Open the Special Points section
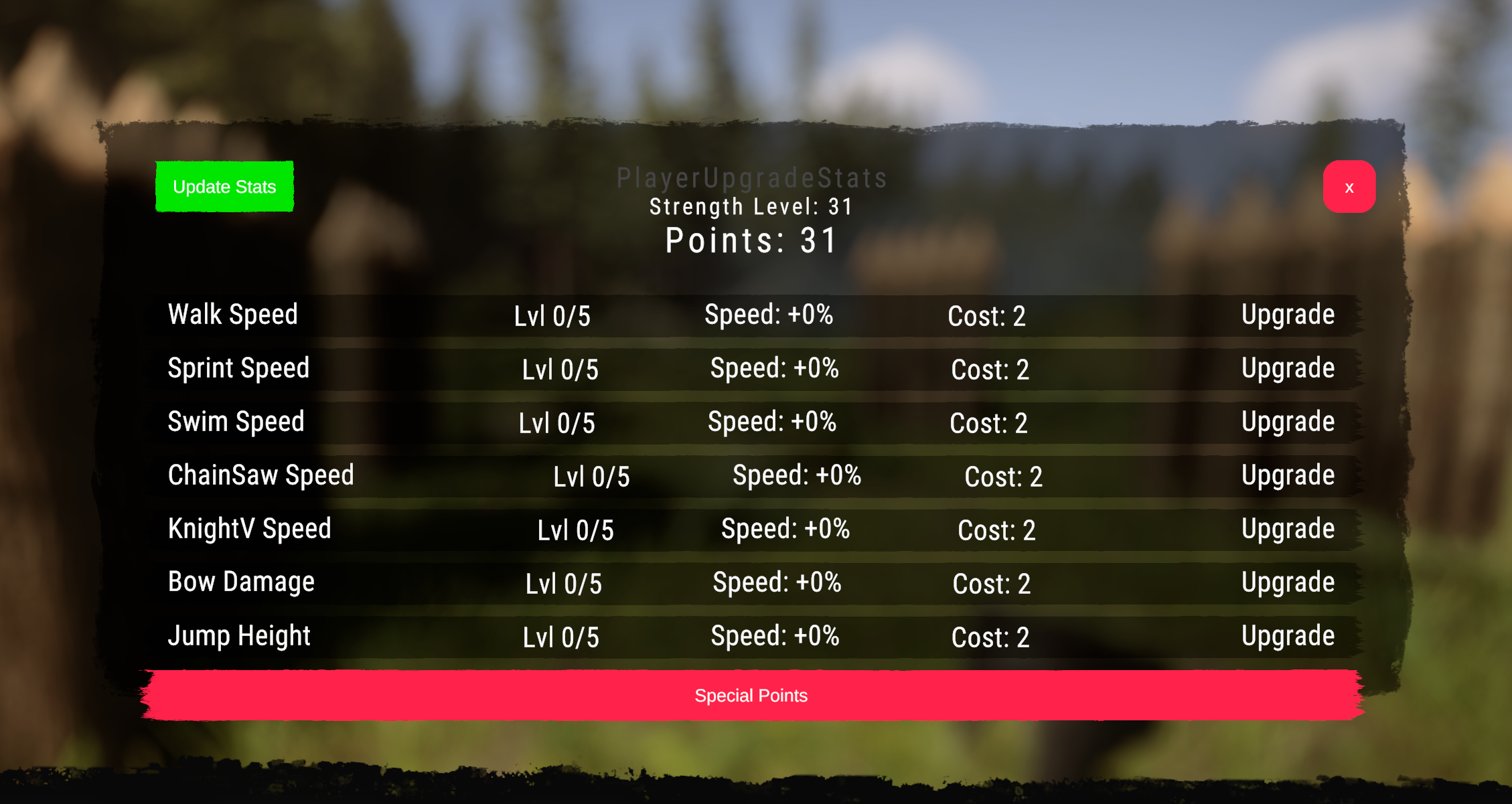Screen dimensions: 1512x804 click(x=751, y=696)
